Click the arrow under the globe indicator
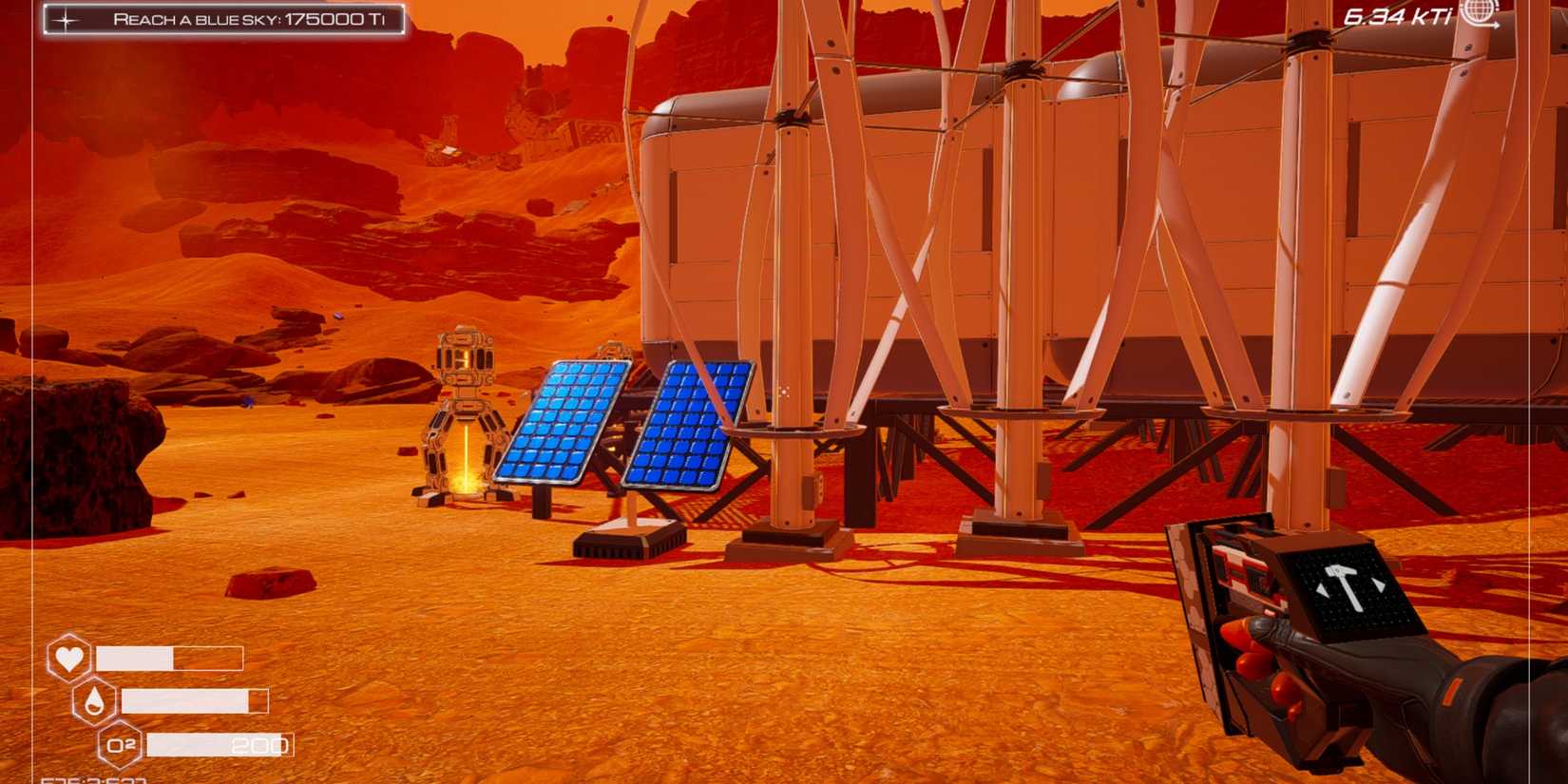Viewport: 1568px width, 784px height. pos(1489,26)
